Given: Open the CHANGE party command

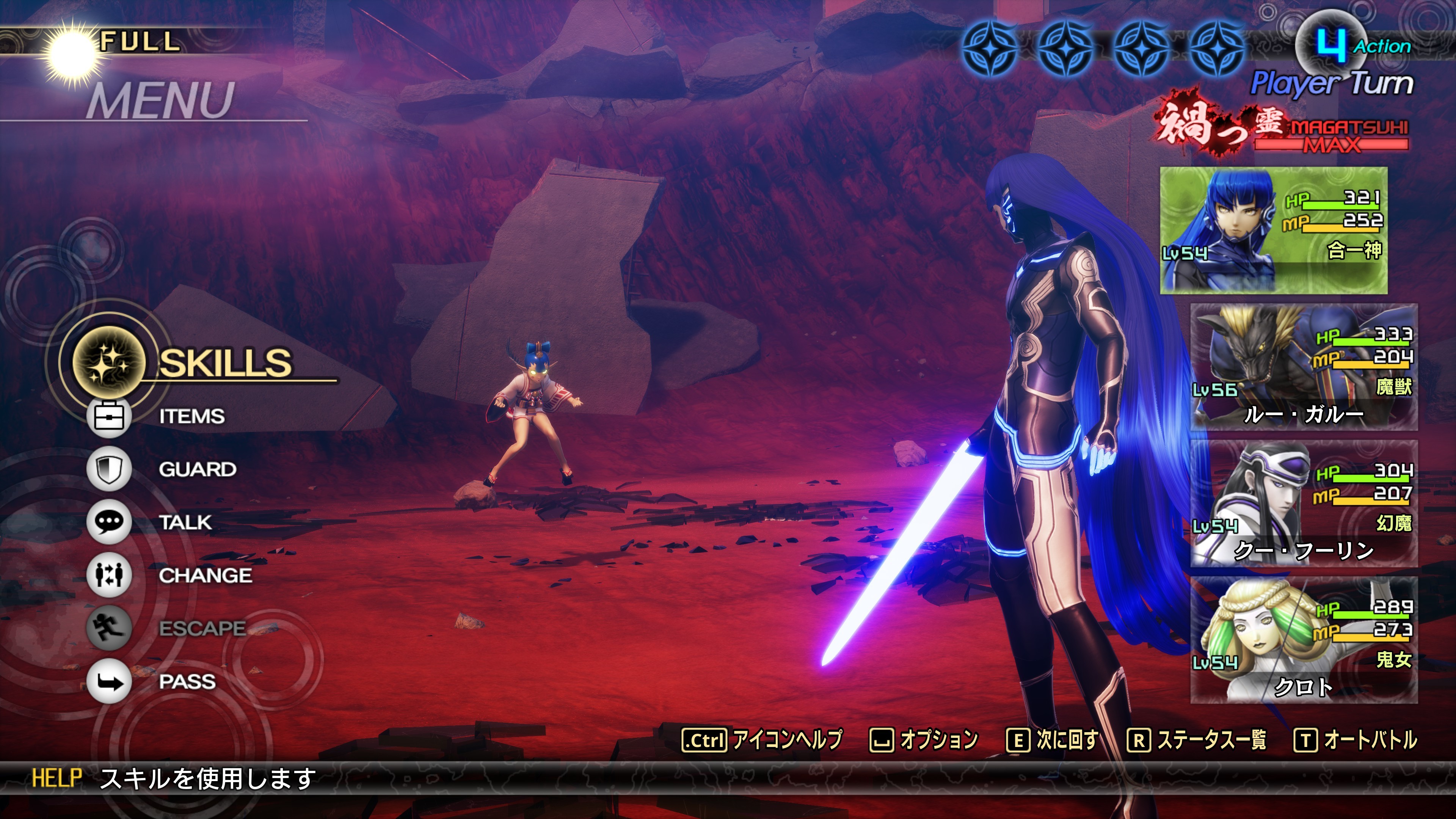Looking at the screenshot, I should tap(205, 576).
